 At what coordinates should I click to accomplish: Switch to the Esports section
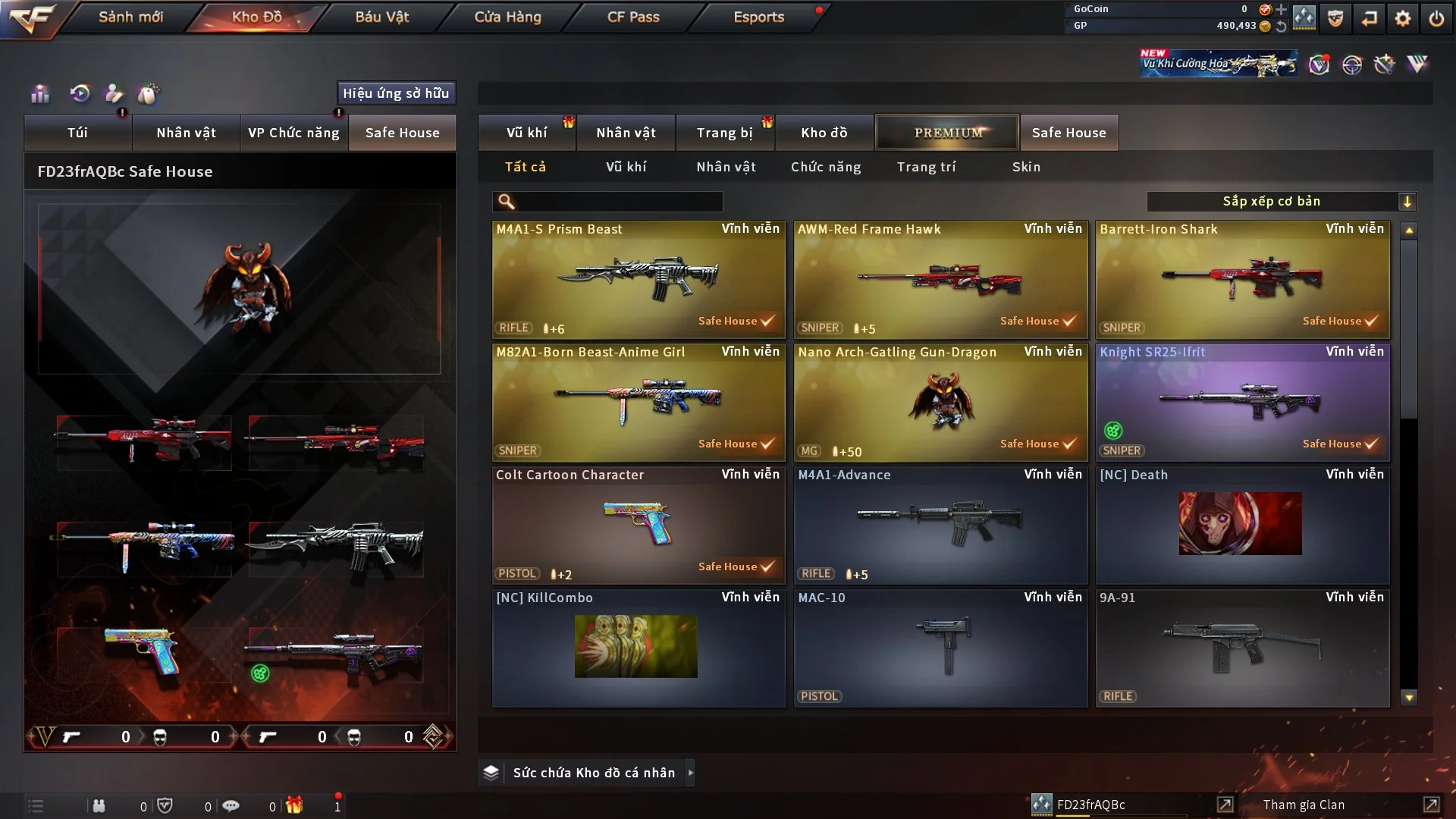coord(758,17)
